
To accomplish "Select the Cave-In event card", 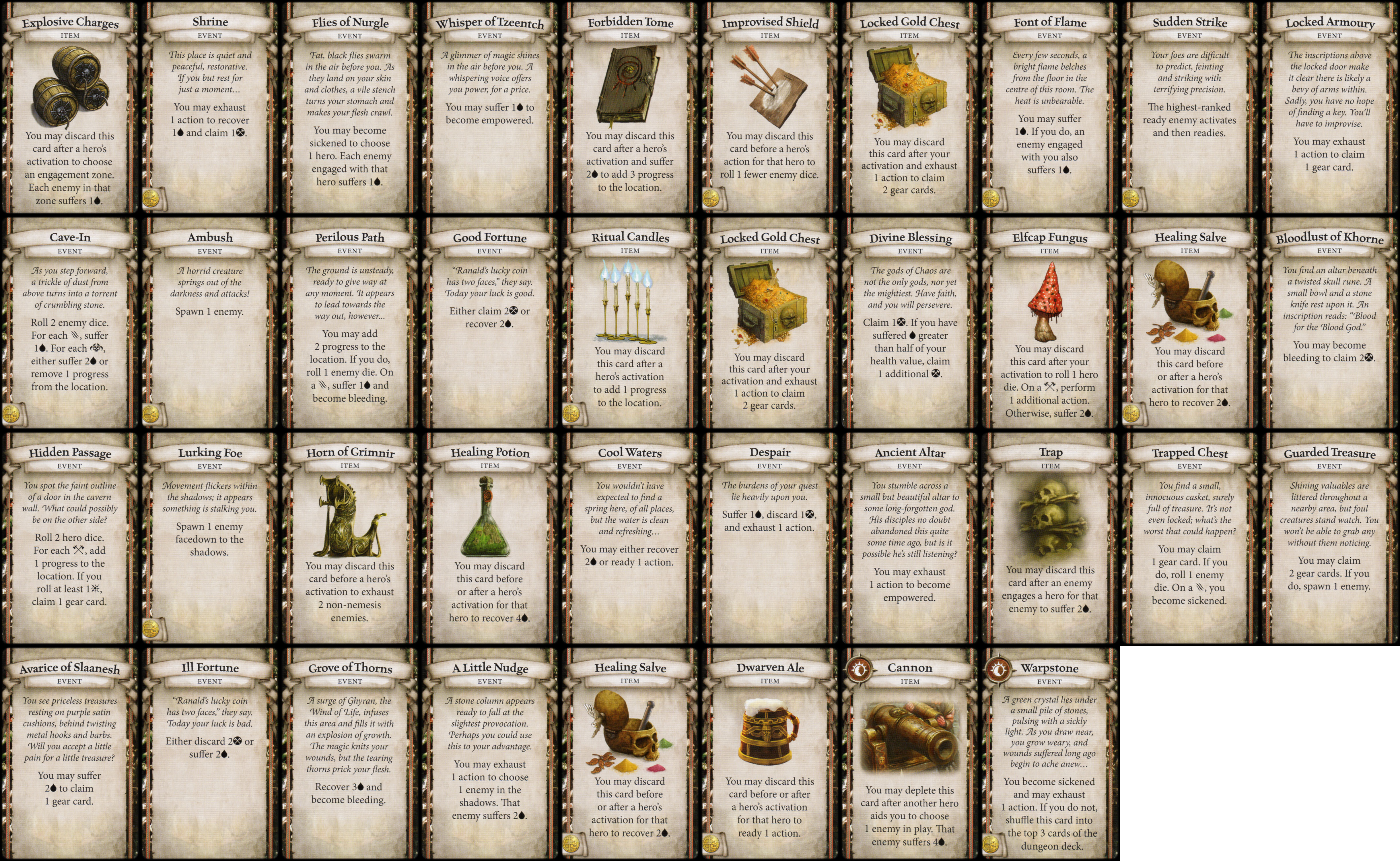I will (70, 323).
